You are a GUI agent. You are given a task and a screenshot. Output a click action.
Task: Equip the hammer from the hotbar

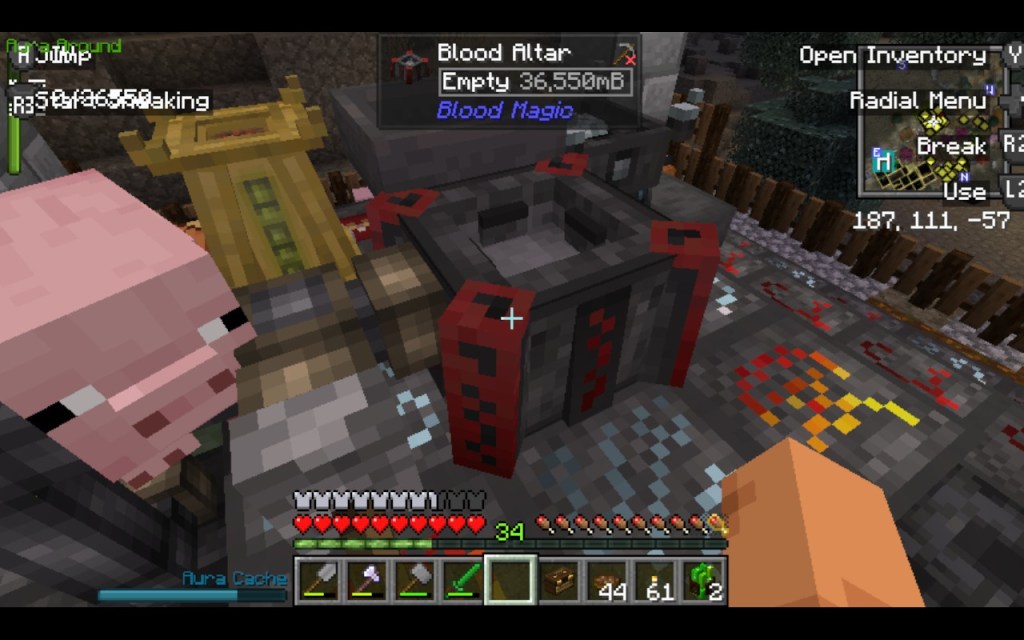(x=413, y=580)
